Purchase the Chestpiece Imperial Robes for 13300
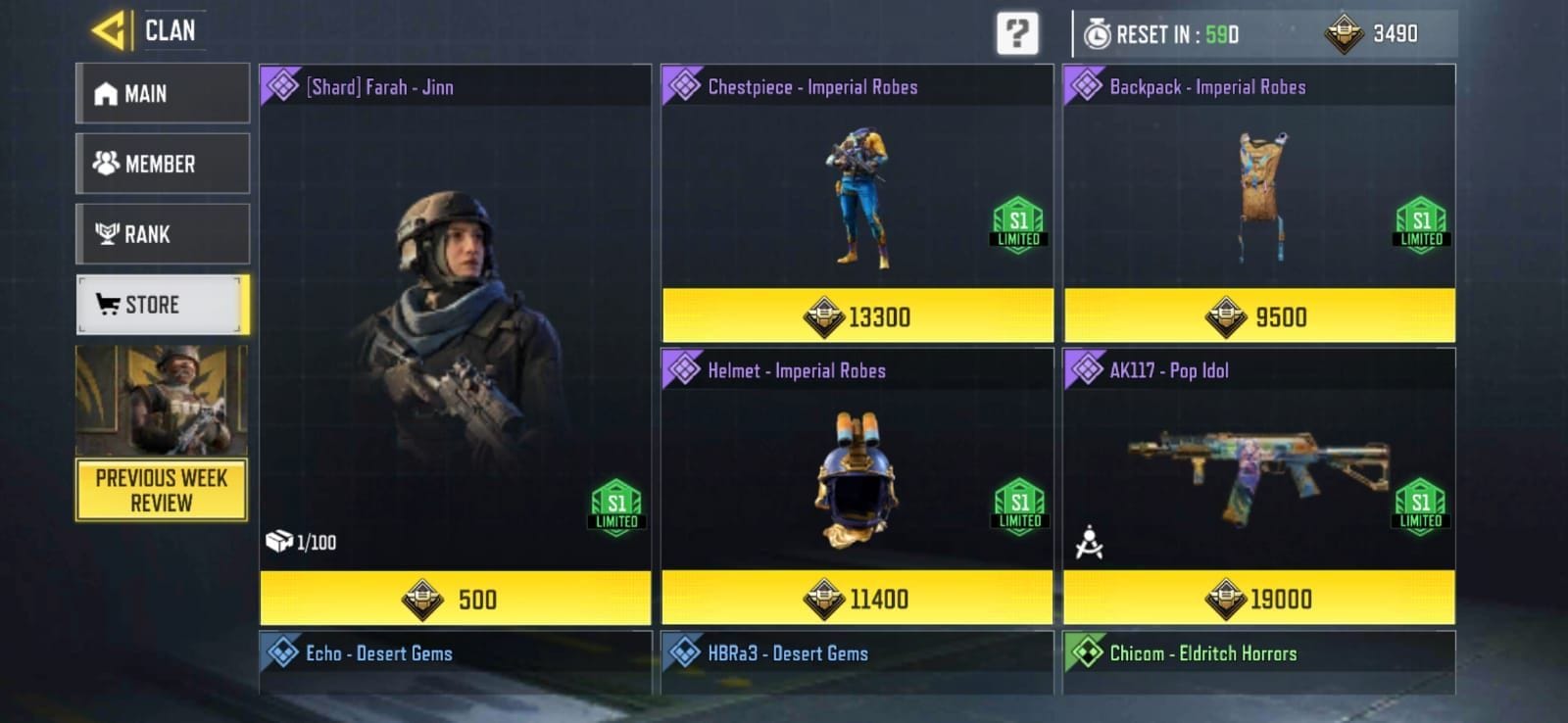The height and width of the screenshot is (723, 1568). (x=857, y=317)
